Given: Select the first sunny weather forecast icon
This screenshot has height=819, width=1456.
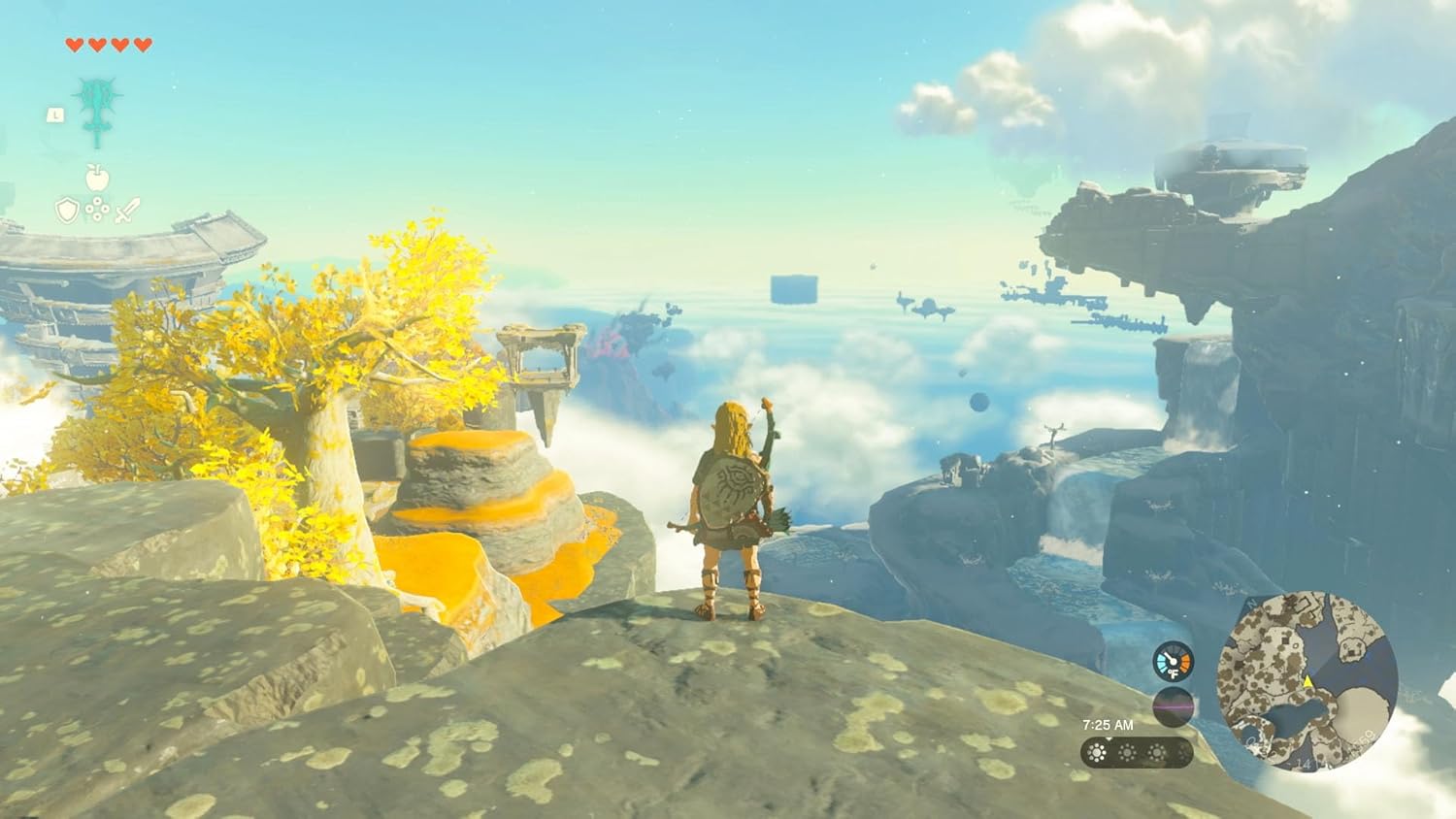Looking at the screenshot, I should point(1097,752).
